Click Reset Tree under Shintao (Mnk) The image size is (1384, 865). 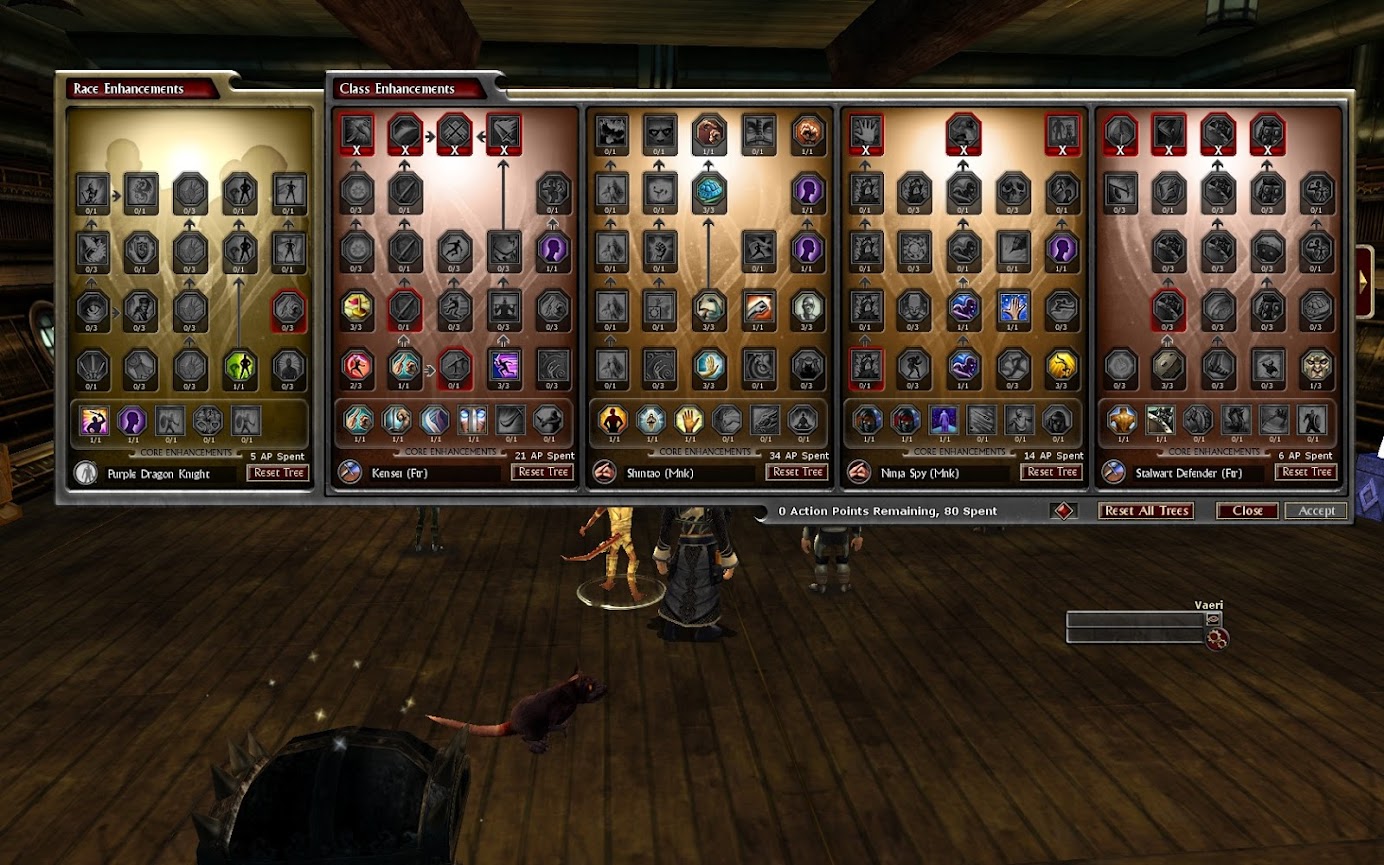[x=797, y=472]
